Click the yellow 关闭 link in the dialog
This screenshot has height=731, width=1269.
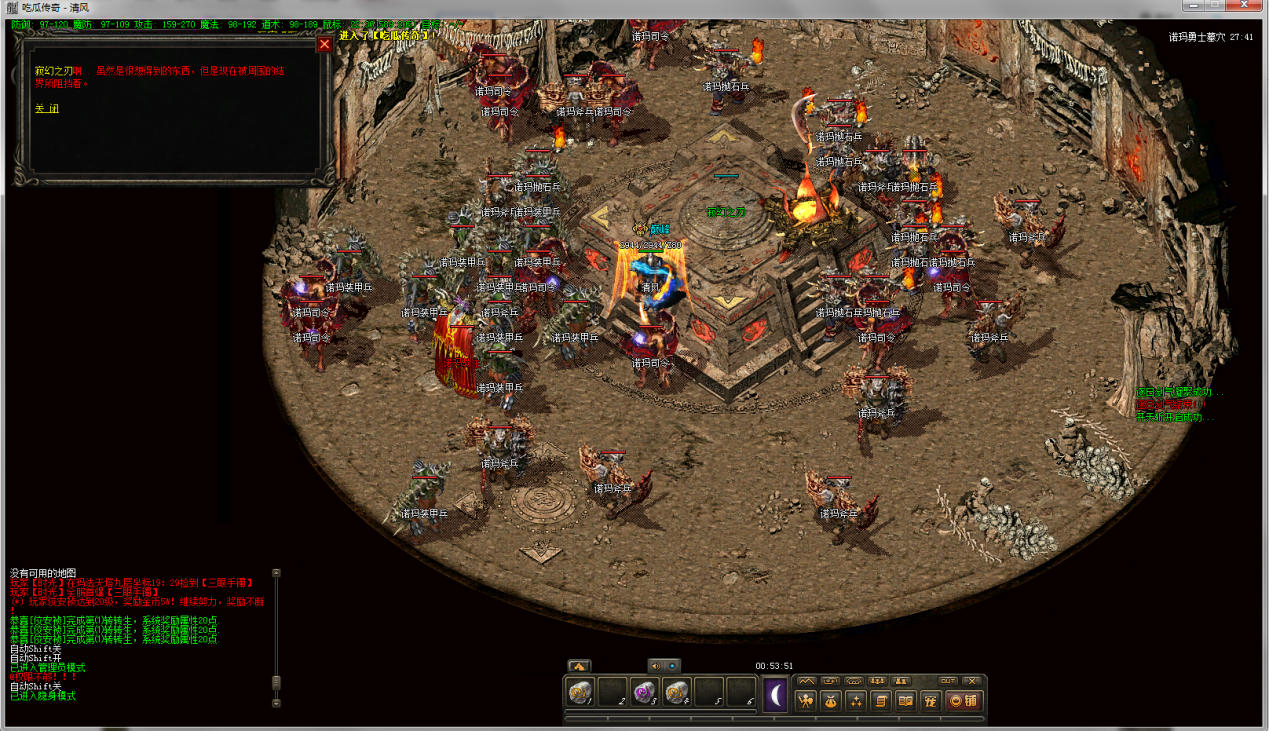click(x=47, y=108)
